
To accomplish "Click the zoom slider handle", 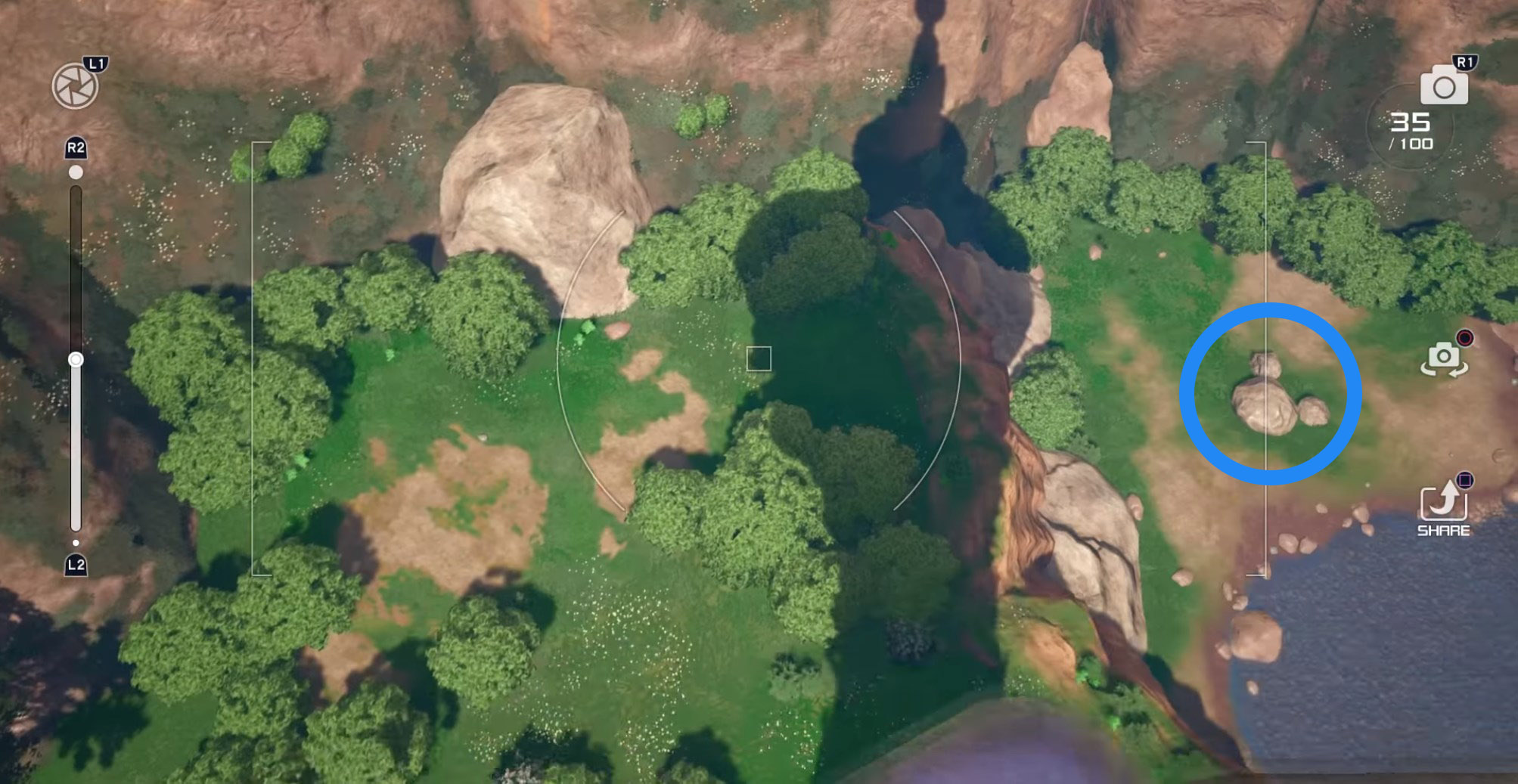I will pyautogui.click(x=74, y=361).
